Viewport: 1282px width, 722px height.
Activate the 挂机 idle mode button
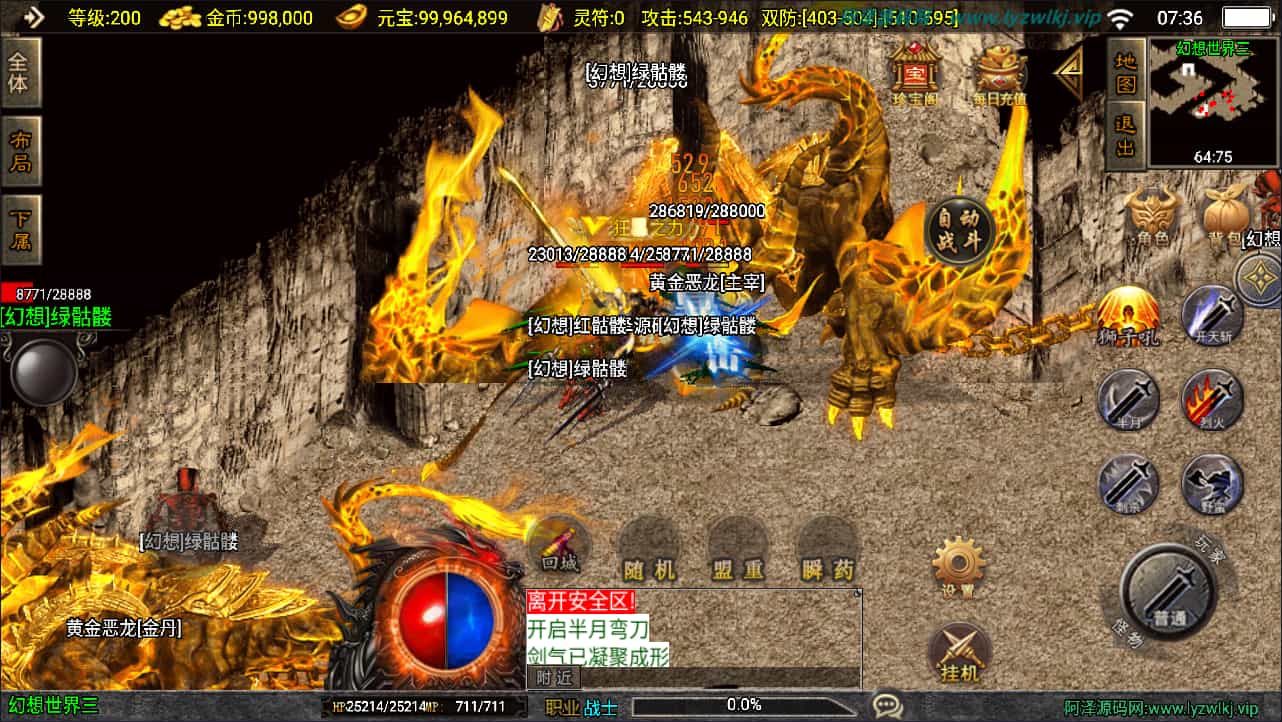pyautogui.click(x=959, y=654)
